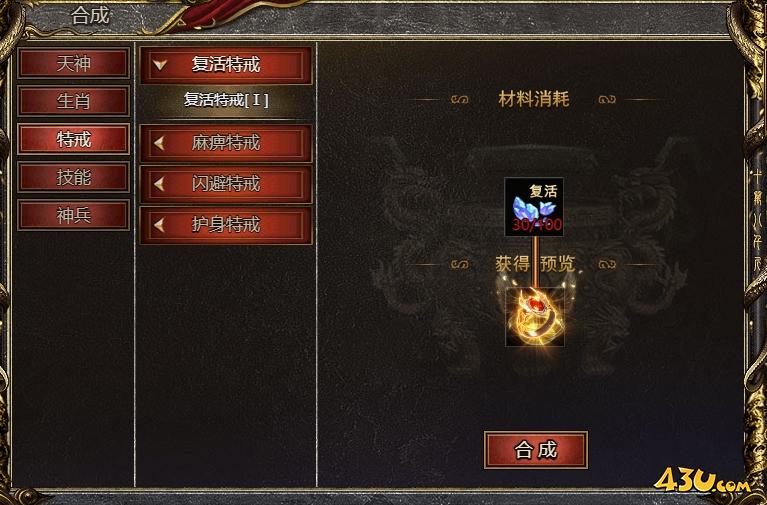Click the 合成 synthesize button
Image resolution: width=767 pixels, height=505 pixels.
tap(535, 450)
